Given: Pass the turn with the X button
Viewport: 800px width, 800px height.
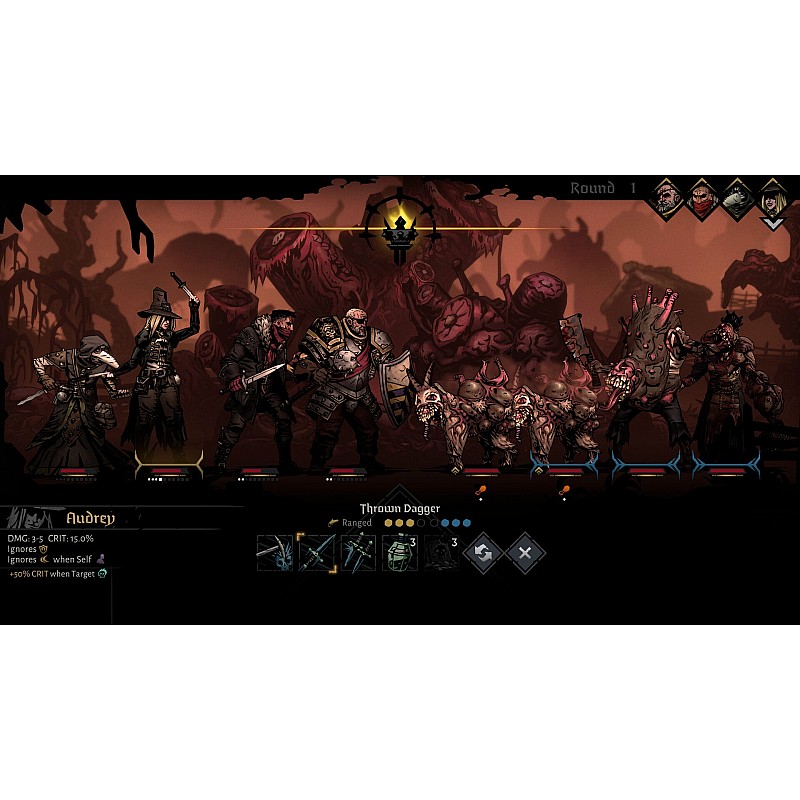Looking at the screenshot, I should [x=524, y=552].
